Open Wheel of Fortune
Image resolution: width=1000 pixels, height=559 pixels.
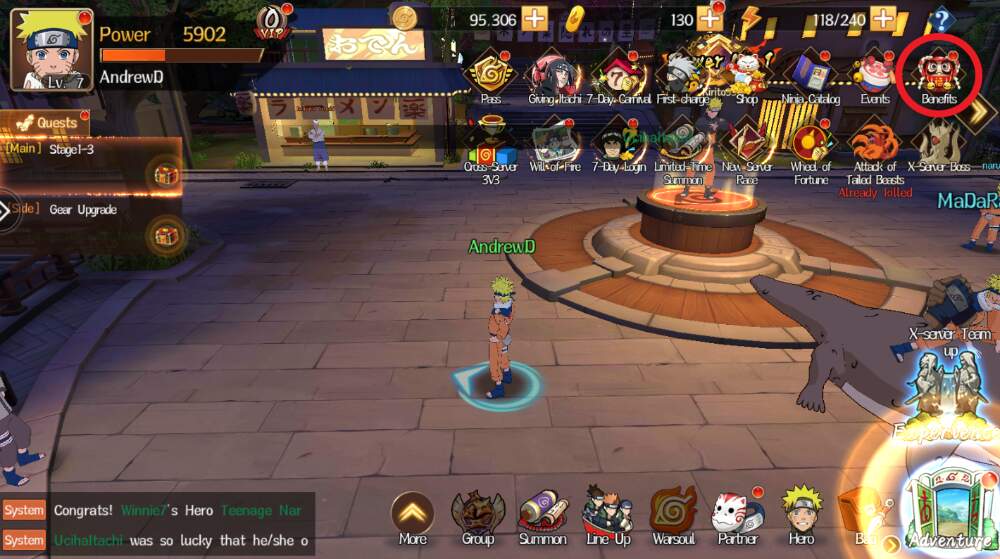coord(810,147)
